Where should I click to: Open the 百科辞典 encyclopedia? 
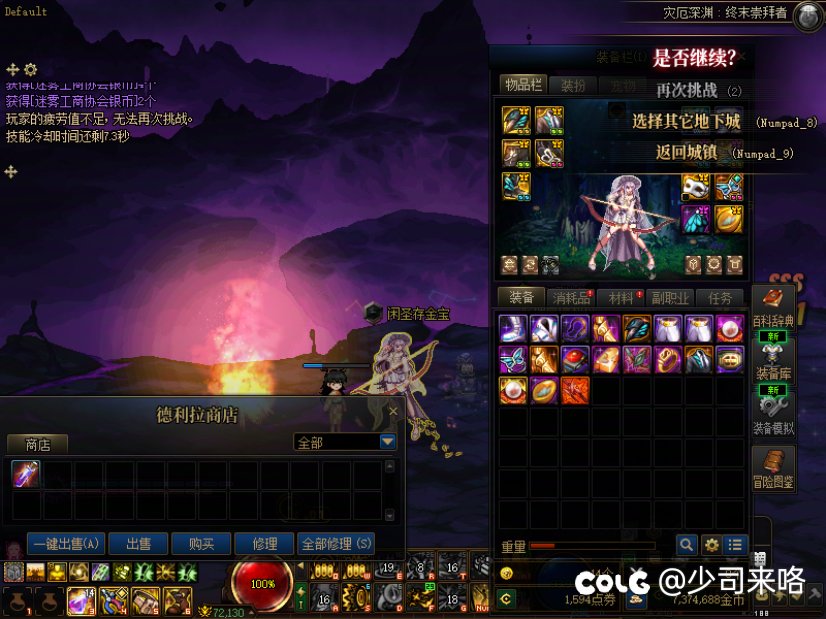click(773, 306)
